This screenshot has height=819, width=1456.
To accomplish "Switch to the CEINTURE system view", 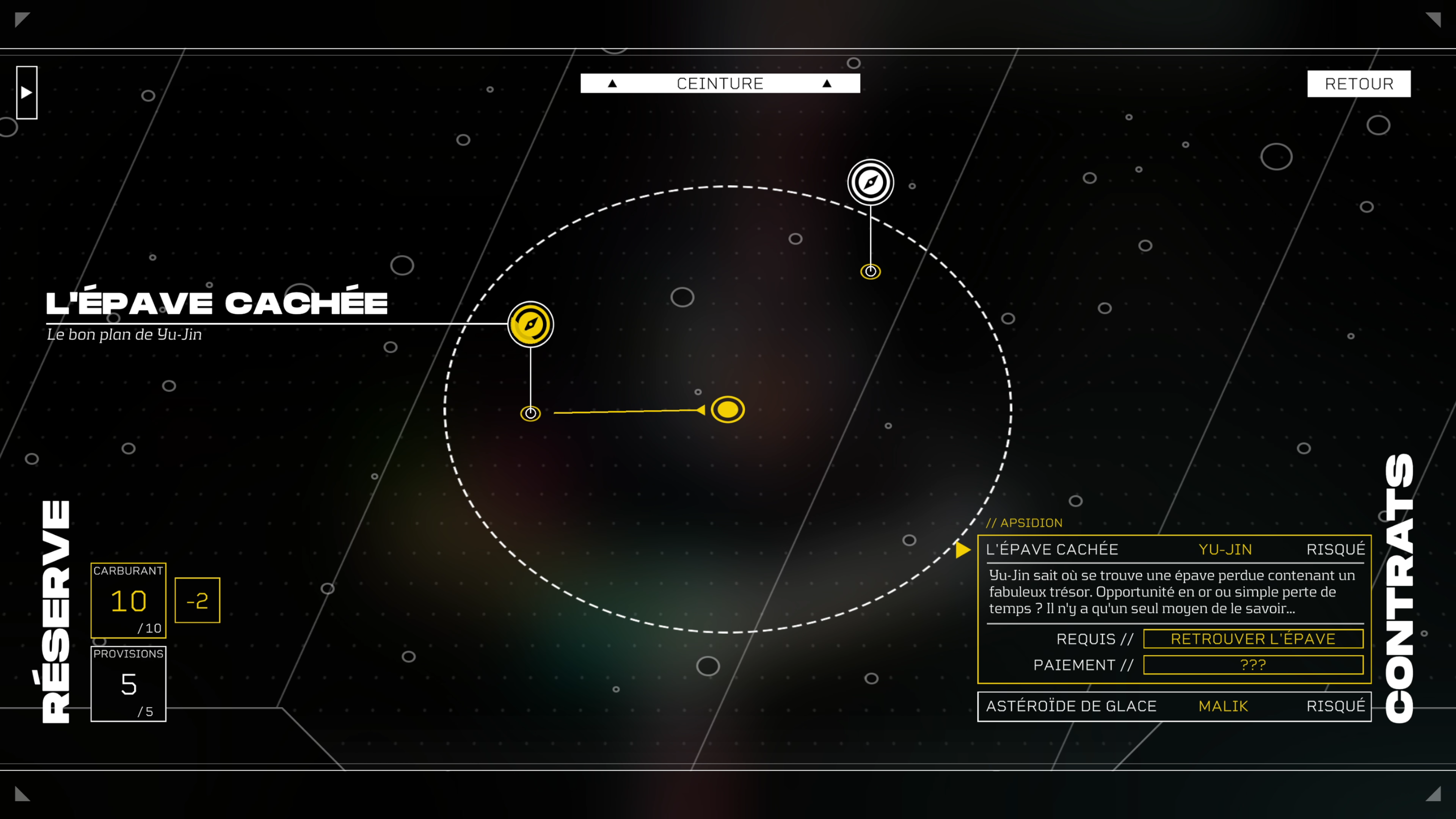I will point(720,83).
